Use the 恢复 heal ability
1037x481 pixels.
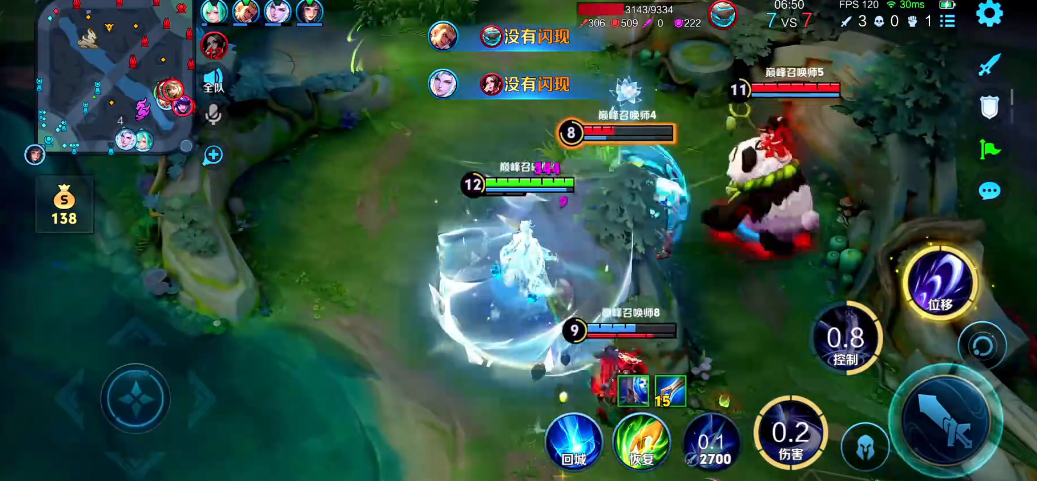pos(641,440)
